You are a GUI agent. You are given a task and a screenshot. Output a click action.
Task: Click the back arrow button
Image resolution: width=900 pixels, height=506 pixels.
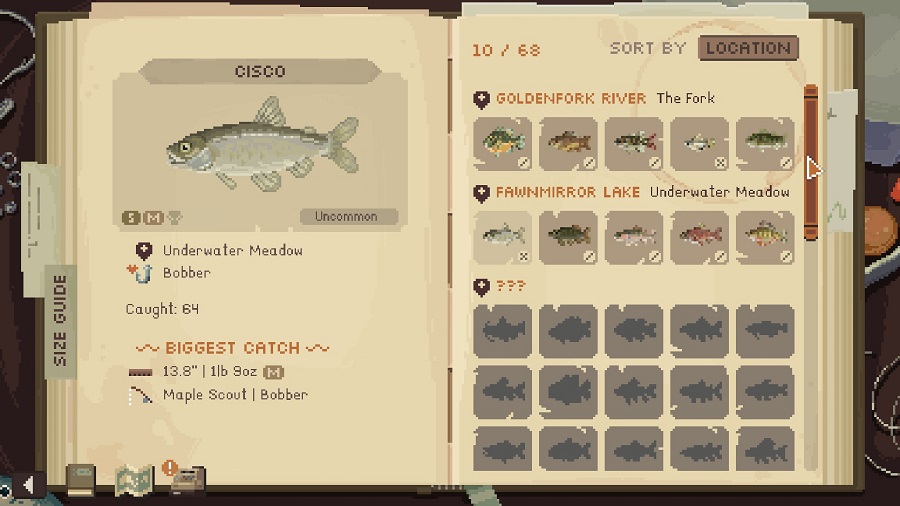tap(29, 485)
